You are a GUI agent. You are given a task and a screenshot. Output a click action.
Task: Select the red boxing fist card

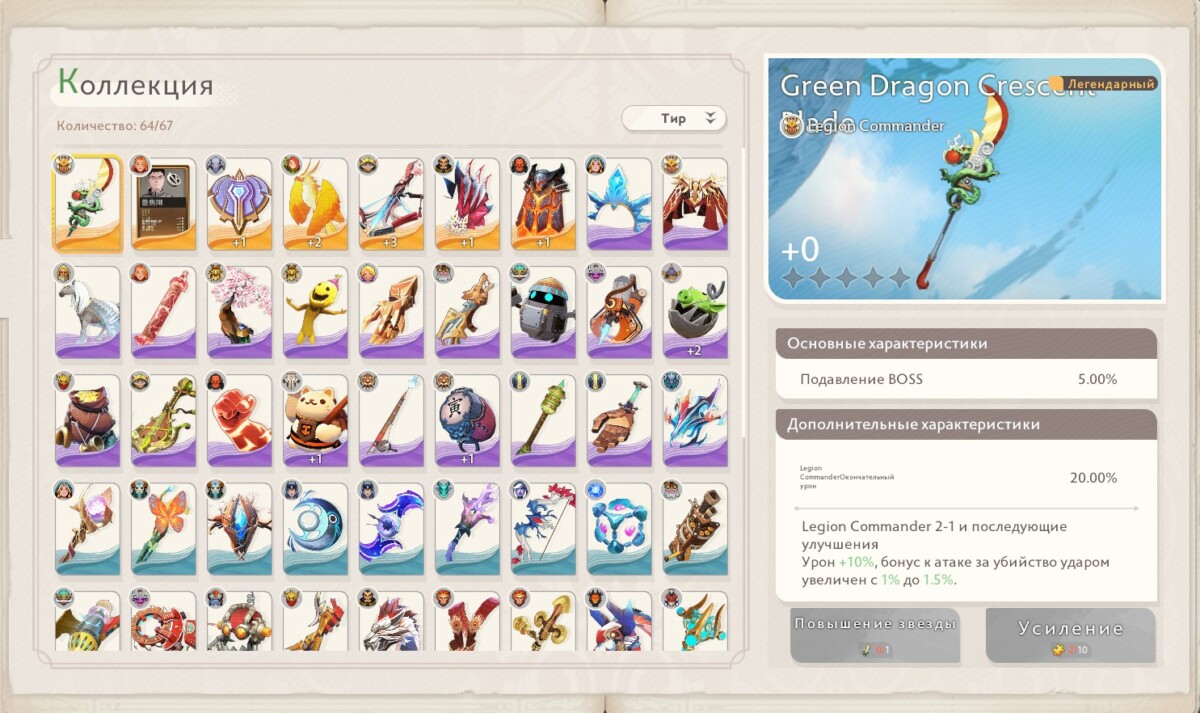[239, 420]
